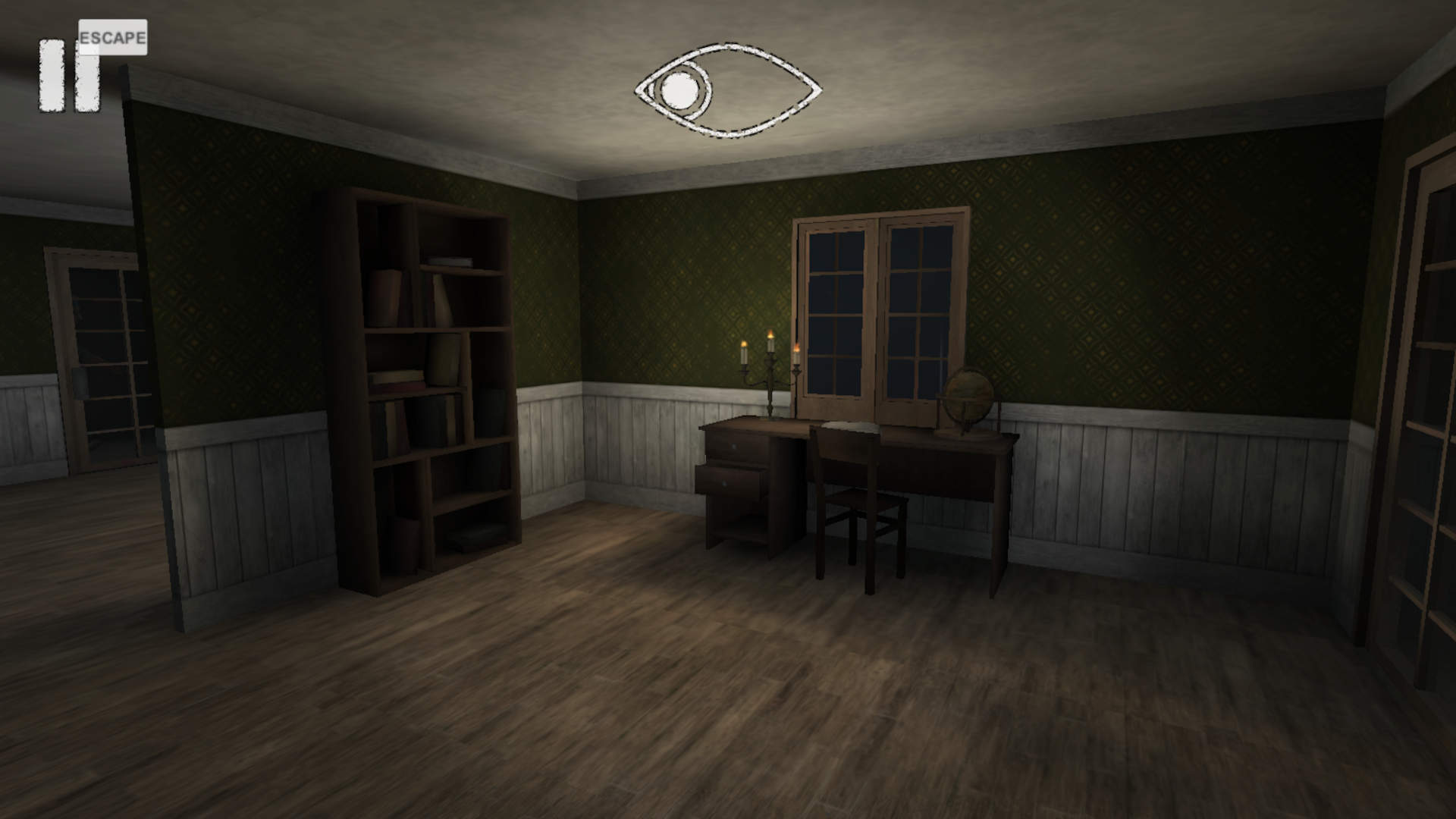Open the lower desk drawer

(728, 482)
